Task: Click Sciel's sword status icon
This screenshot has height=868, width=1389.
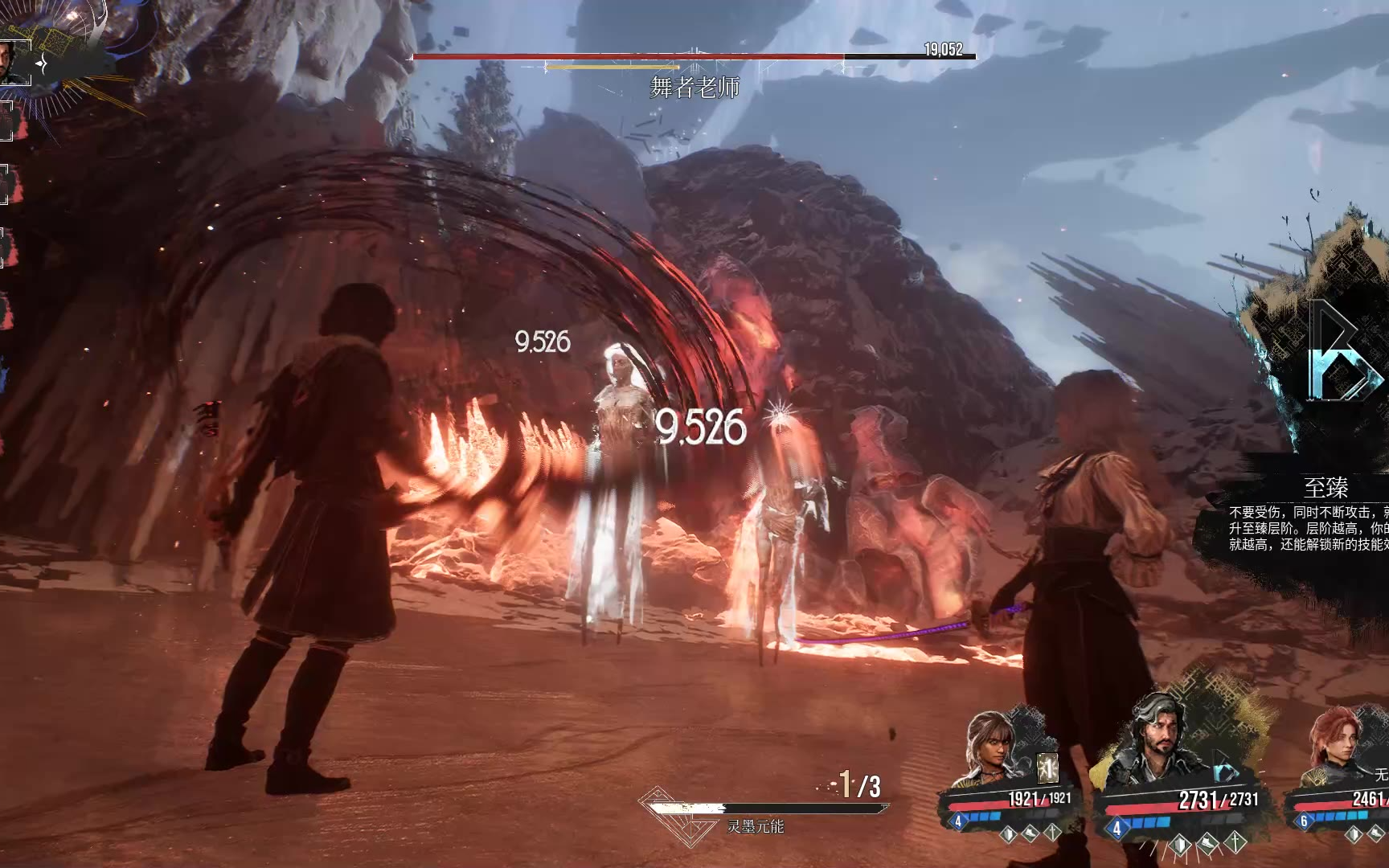Action: 1053,833
